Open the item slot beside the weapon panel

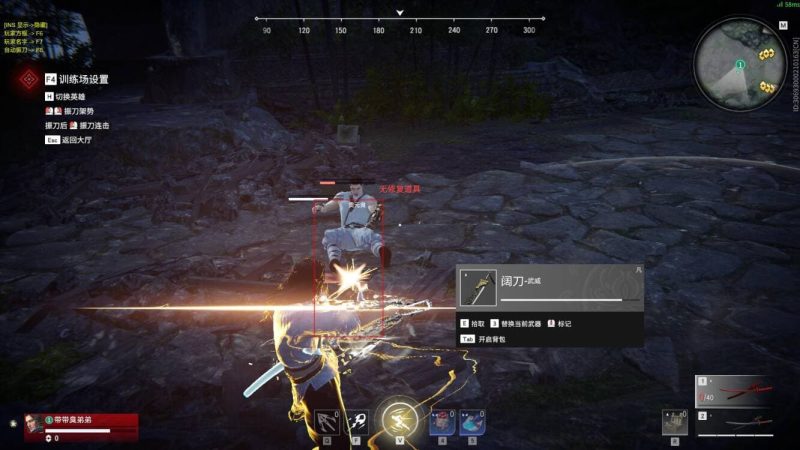tap(675, 422)
